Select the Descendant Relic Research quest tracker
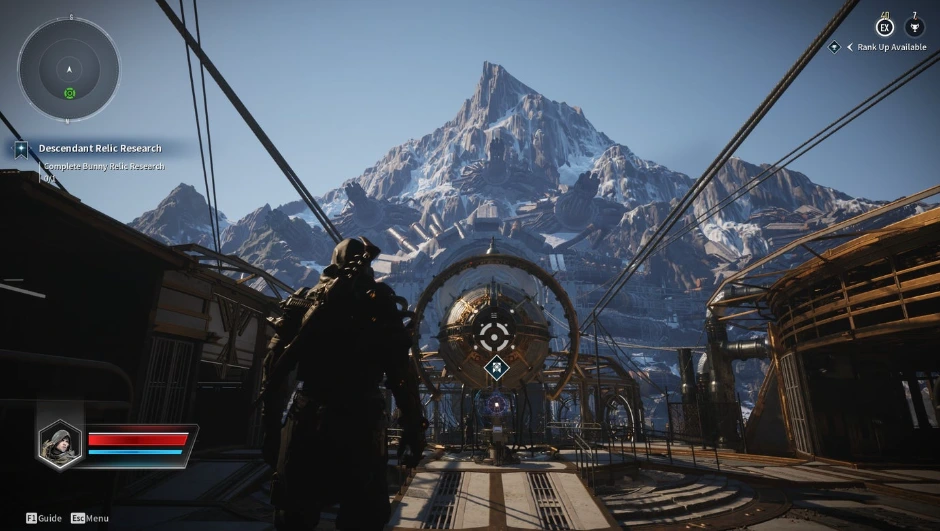The height and width of the screenshot is (531, 940). (x=99, y=149)
